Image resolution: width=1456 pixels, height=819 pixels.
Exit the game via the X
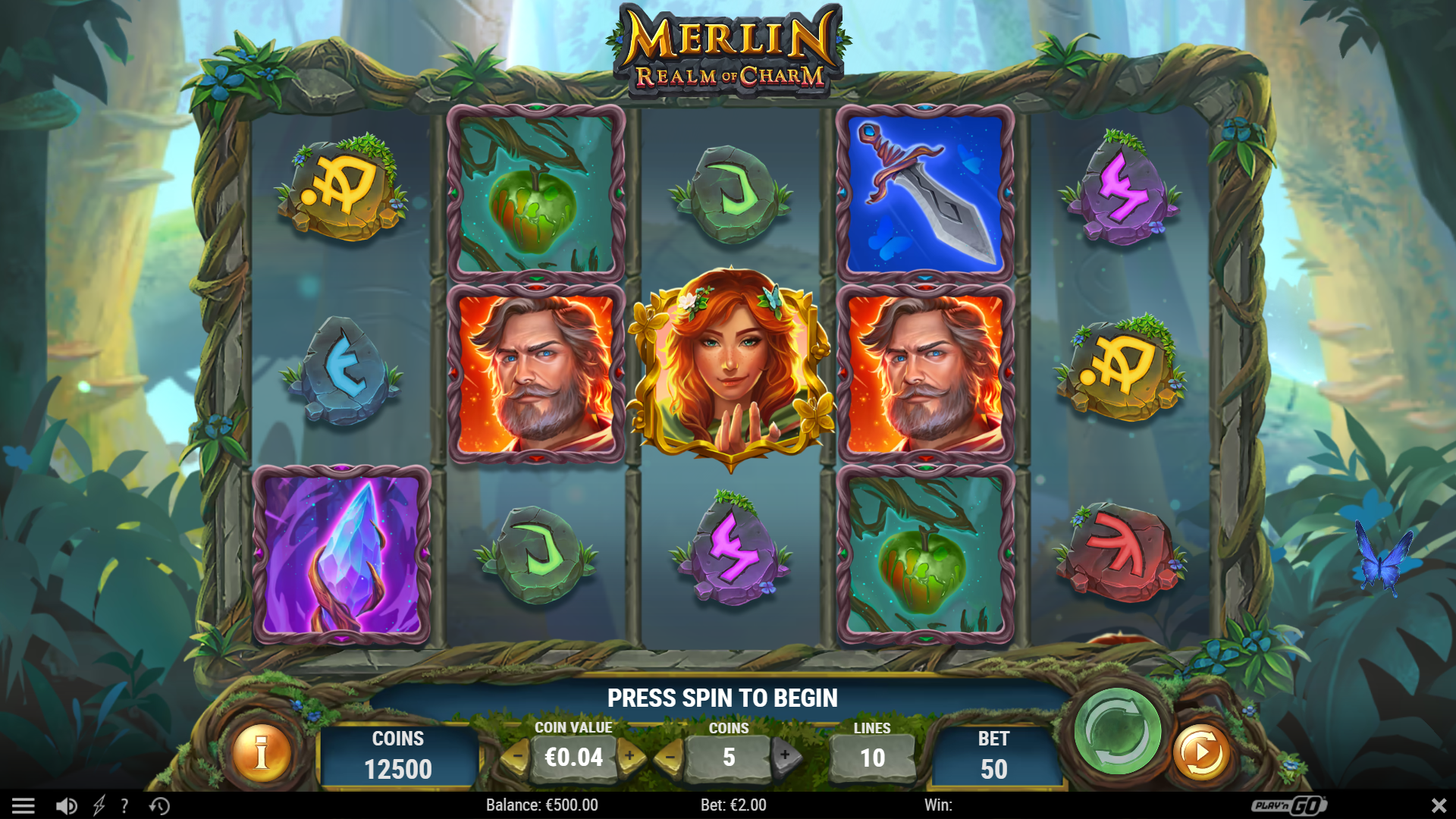pos(1437,805)
